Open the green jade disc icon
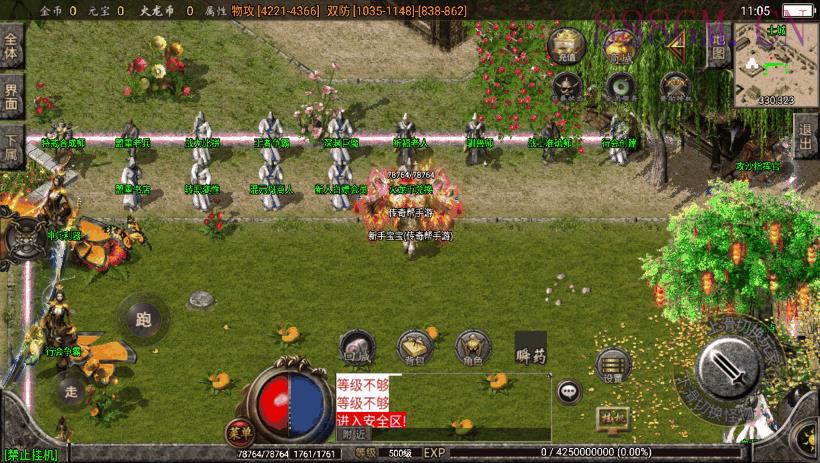Image resolution: width=820 pixels, height=463 pixels. coord(621,89)
